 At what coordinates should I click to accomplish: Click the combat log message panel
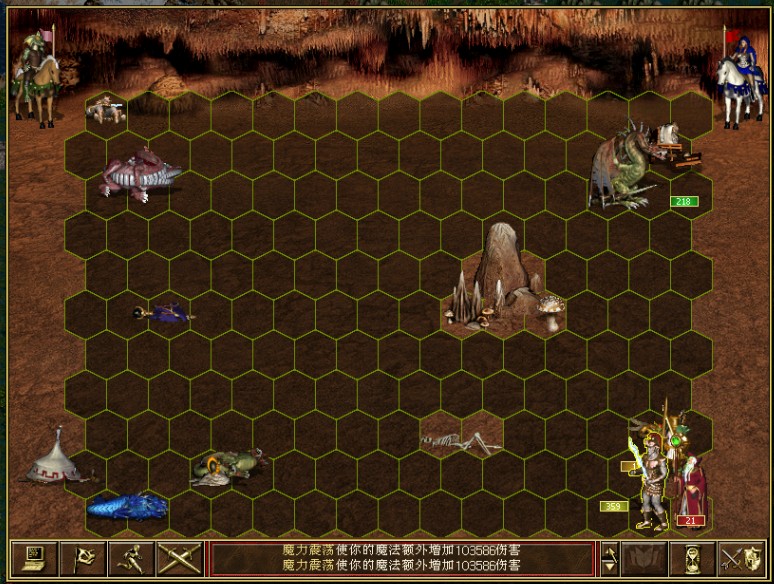[x=400, y=559]
